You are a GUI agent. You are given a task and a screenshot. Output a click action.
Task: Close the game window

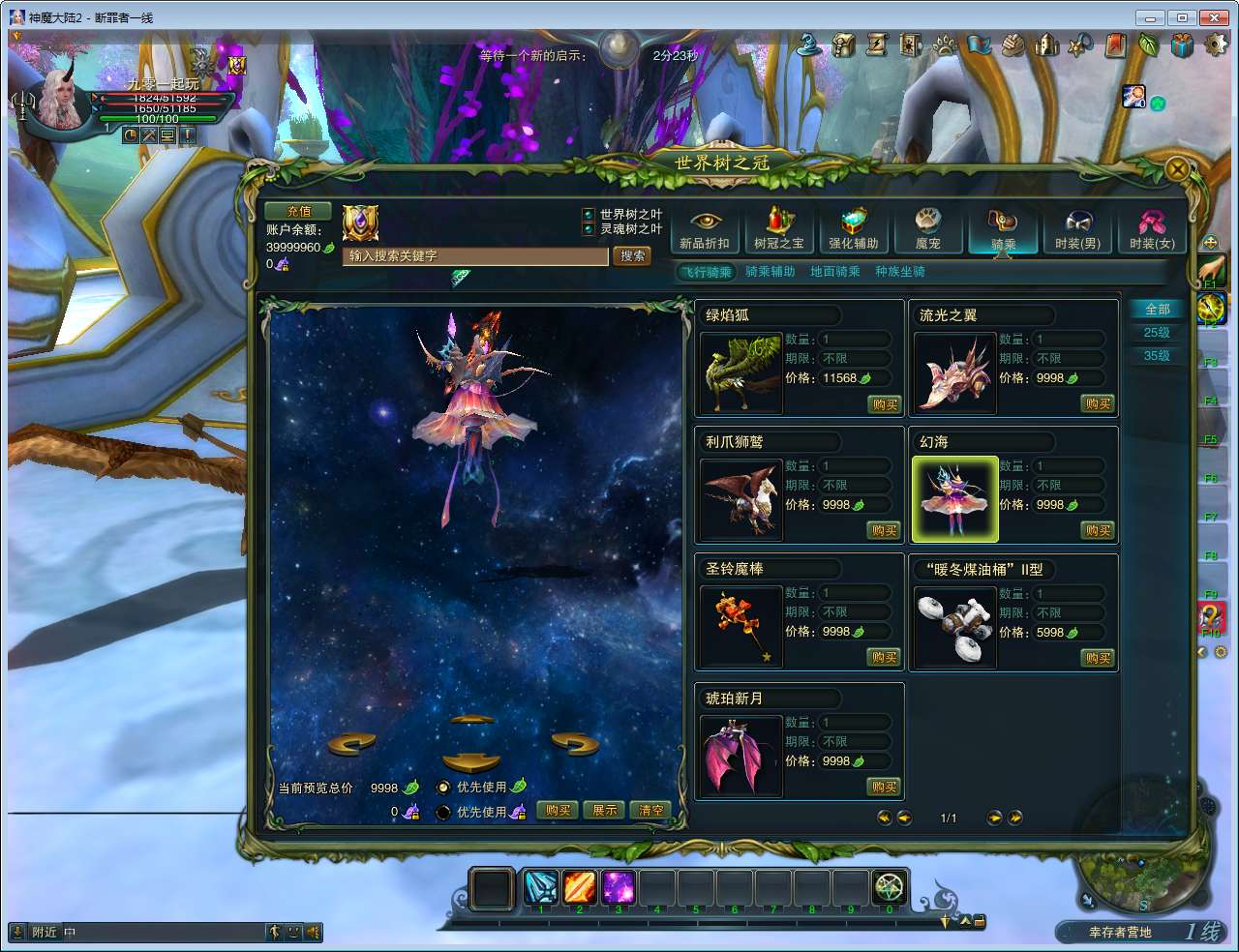[x=1214, y=17]
